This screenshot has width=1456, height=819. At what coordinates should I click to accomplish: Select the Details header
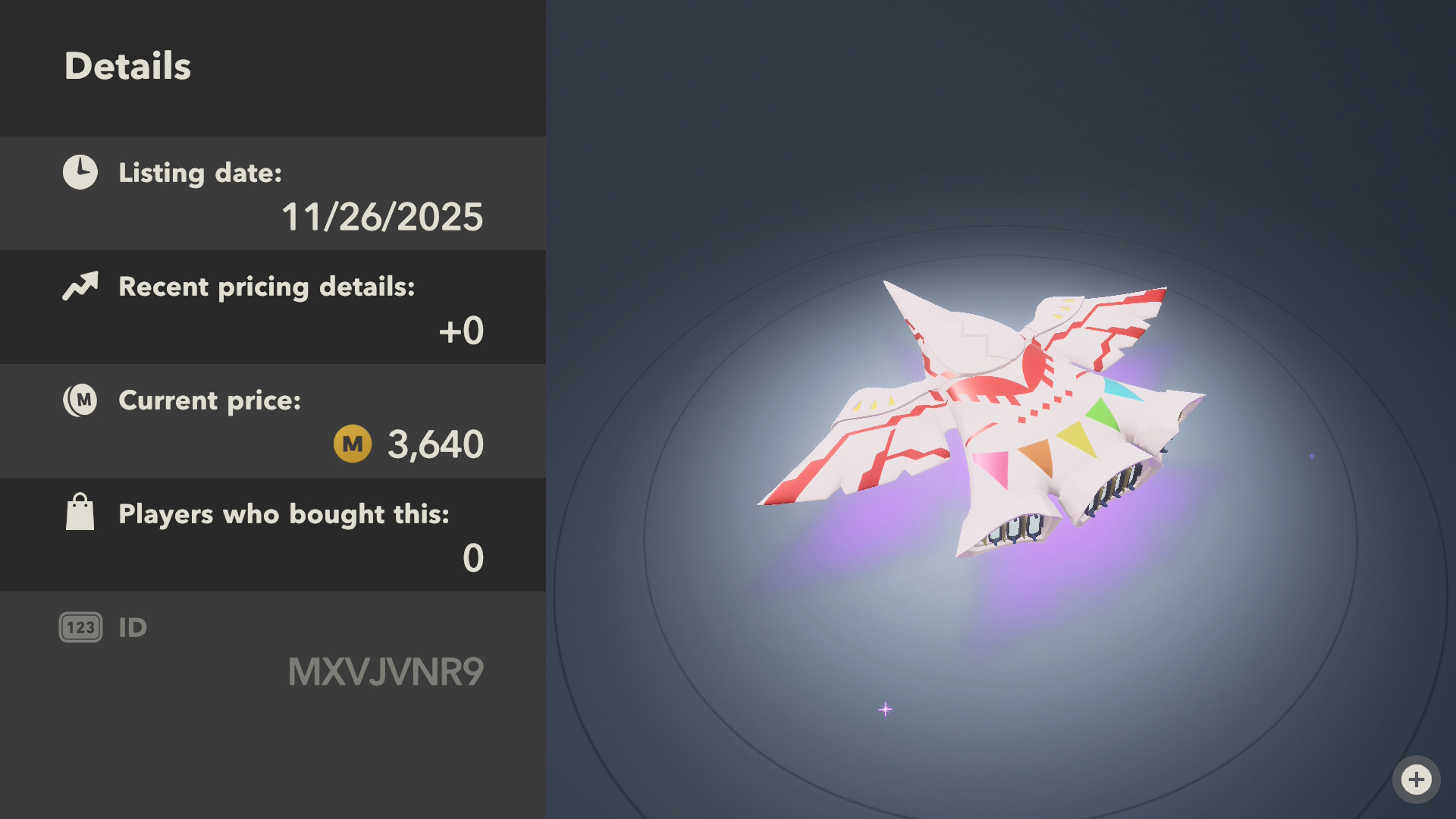(127, 67)
